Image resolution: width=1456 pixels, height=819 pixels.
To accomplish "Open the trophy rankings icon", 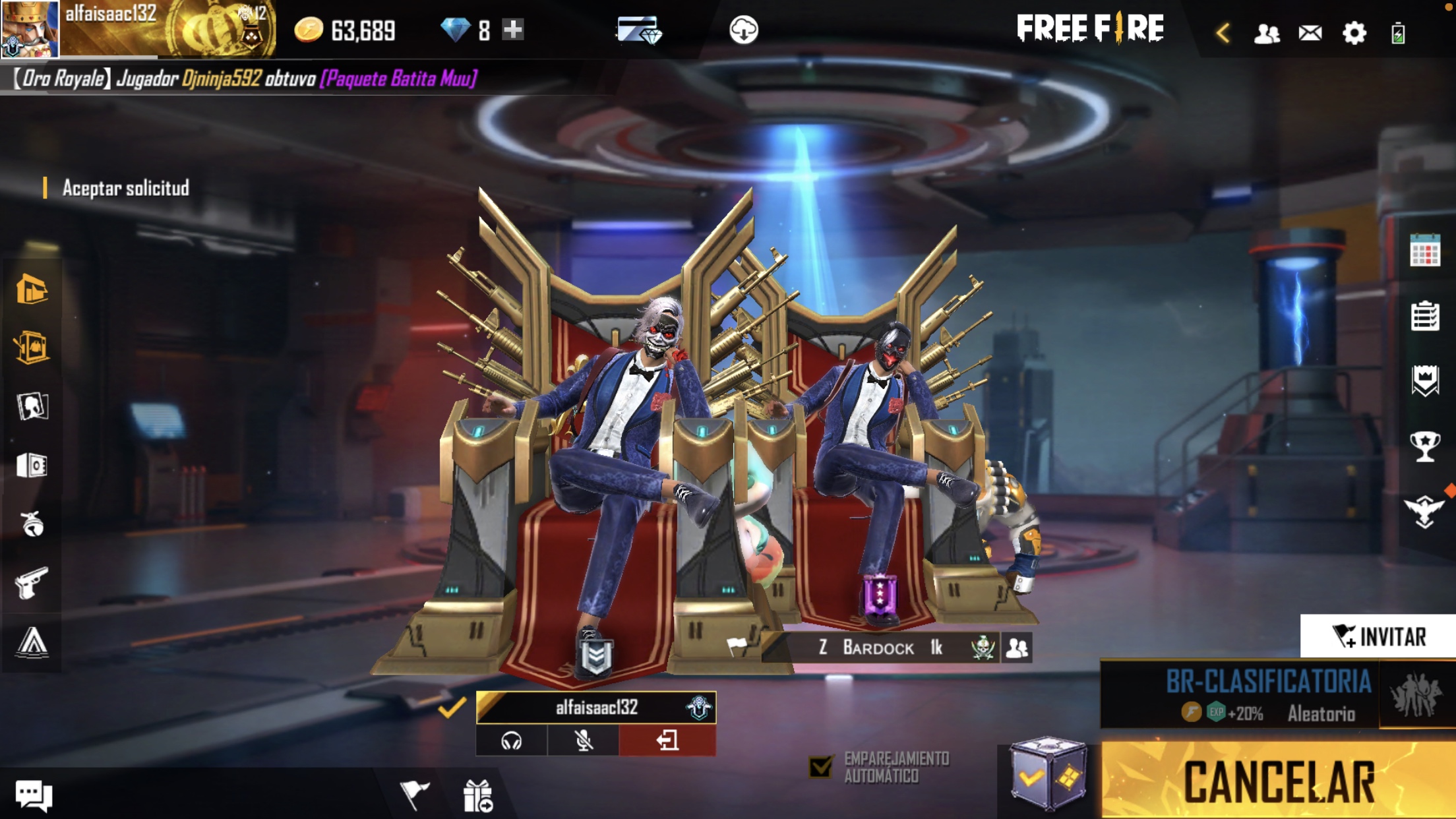I will click(x=1424, y=446).
